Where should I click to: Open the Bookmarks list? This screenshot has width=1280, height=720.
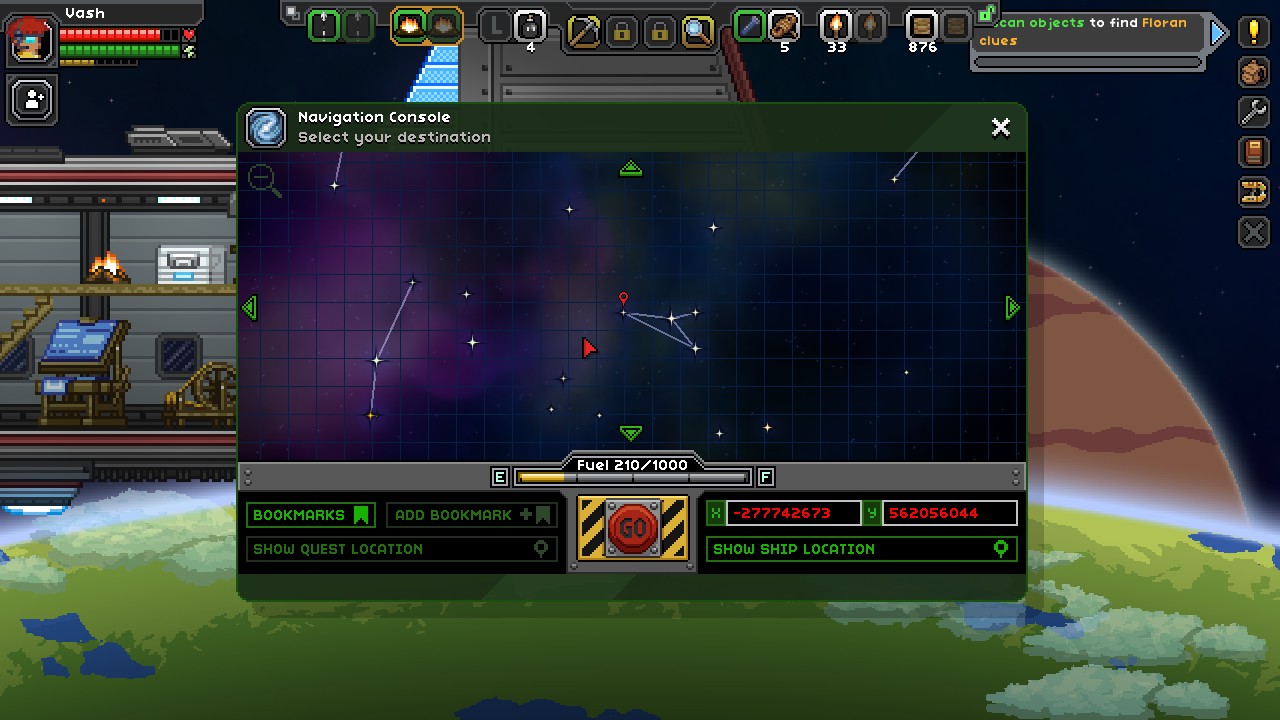coord(310,515)
